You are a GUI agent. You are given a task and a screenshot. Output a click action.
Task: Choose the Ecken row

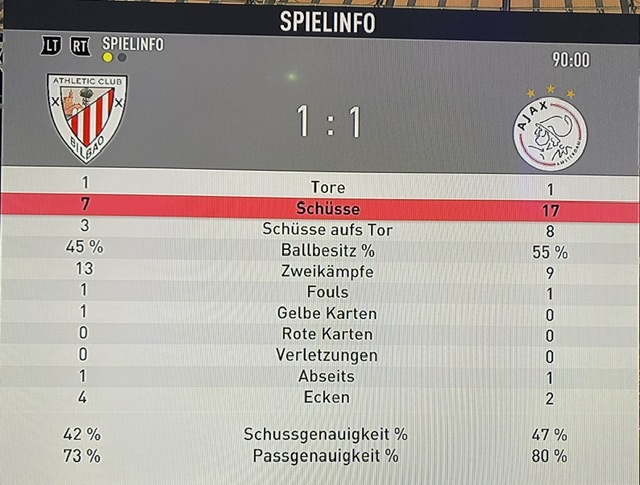[327, 397]
